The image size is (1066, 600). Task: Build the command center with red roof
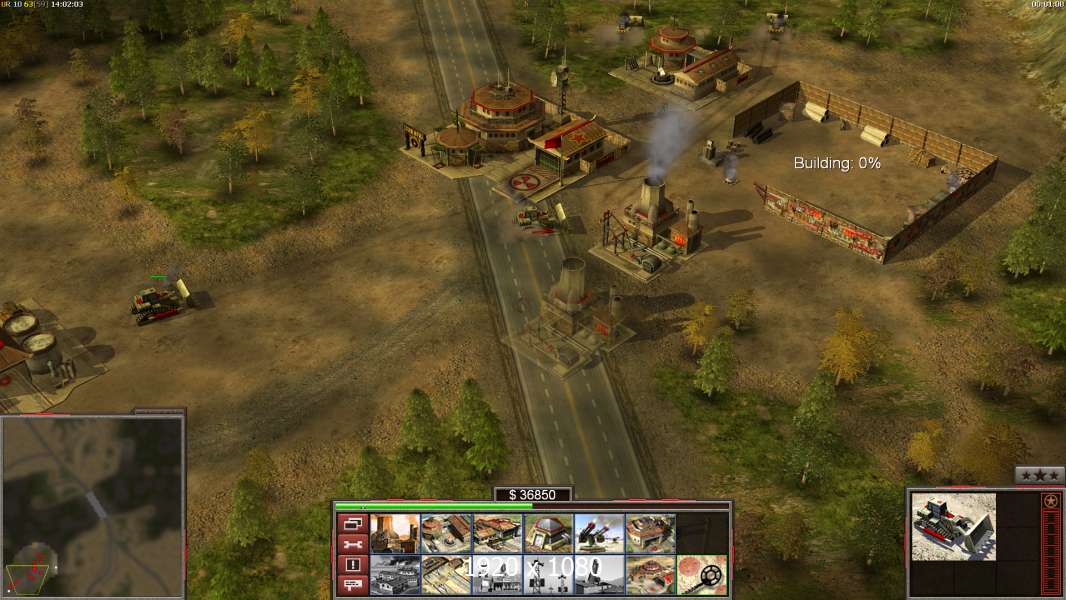pyautogui.click(x=650, y=575)
